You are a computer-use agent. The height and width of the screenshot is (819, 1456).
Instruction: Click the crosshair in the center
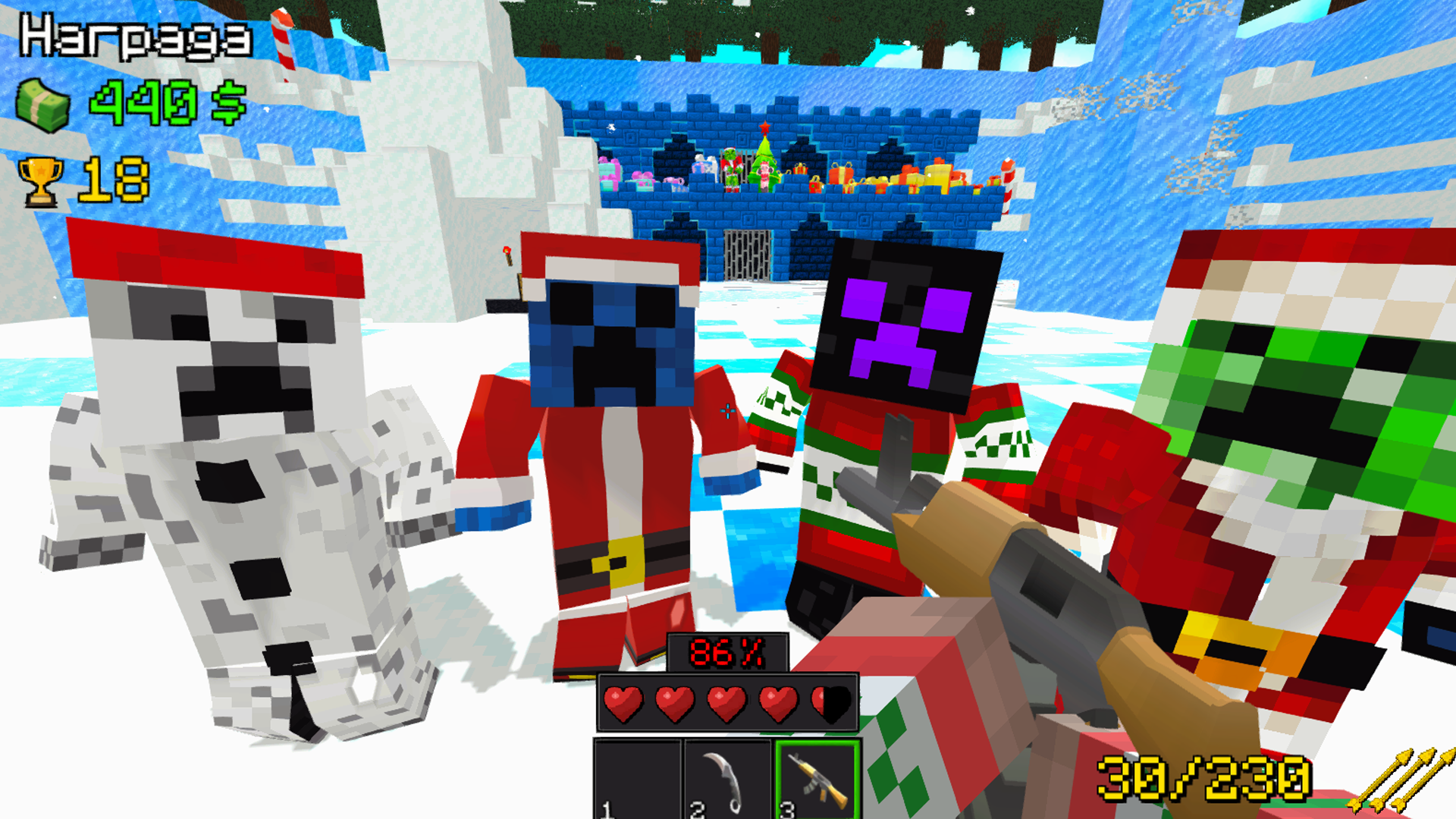pos(726,411)
